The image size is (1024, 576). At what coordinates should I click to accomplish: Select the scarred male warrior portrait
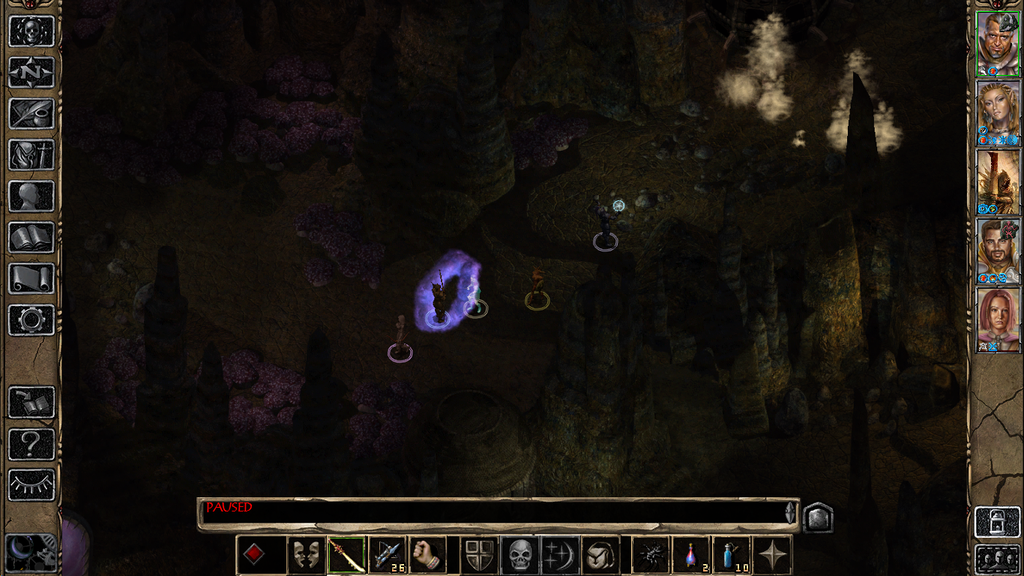(998, 43)
